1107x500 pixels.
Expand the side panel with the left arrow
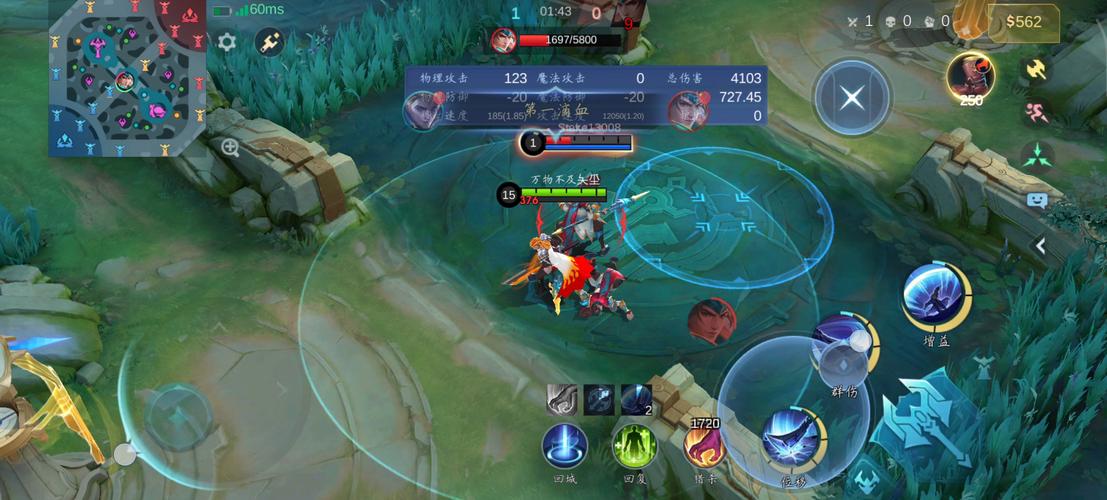[1040, 246]
